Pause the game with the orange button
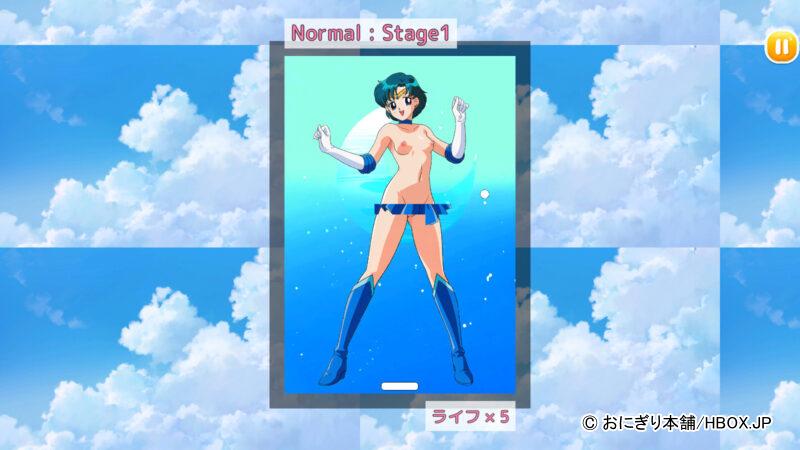This screenshot has height=450, width=800. (x=778, y=46)
